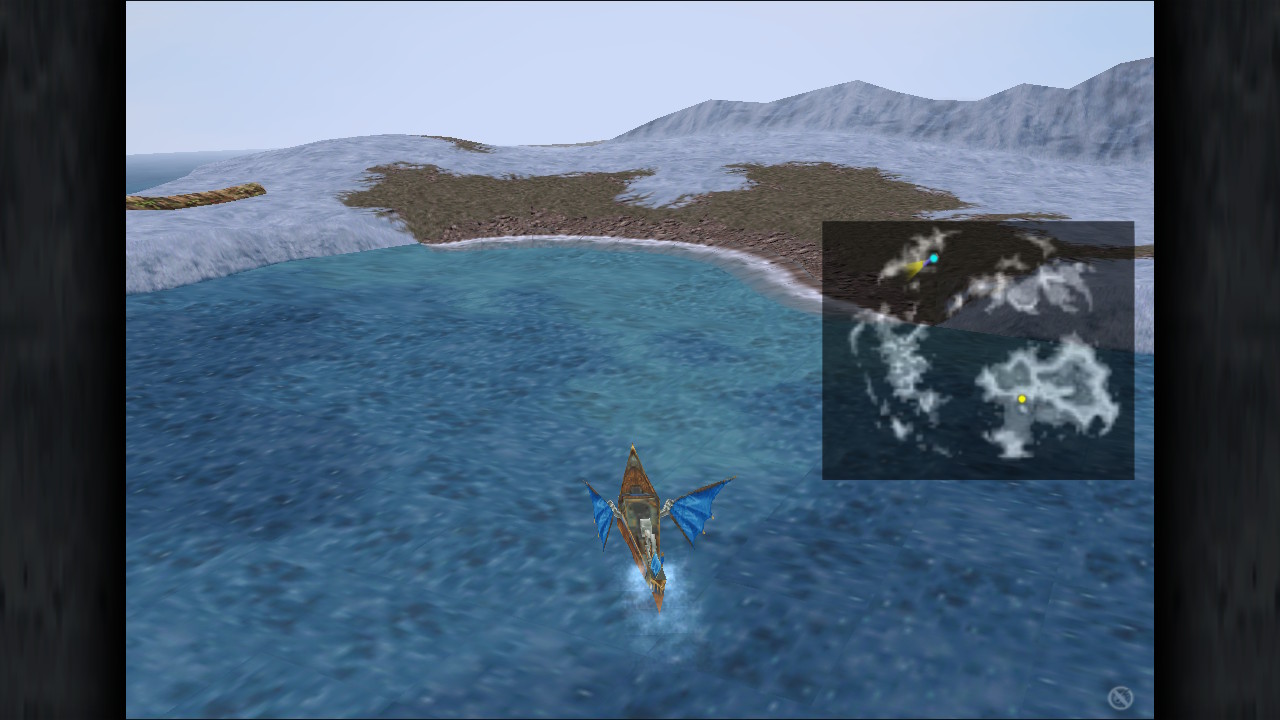Viewport: 1280px width, 720px height.
Task: Click the shoreline where waves meet the beach
Action: point(560,245)
